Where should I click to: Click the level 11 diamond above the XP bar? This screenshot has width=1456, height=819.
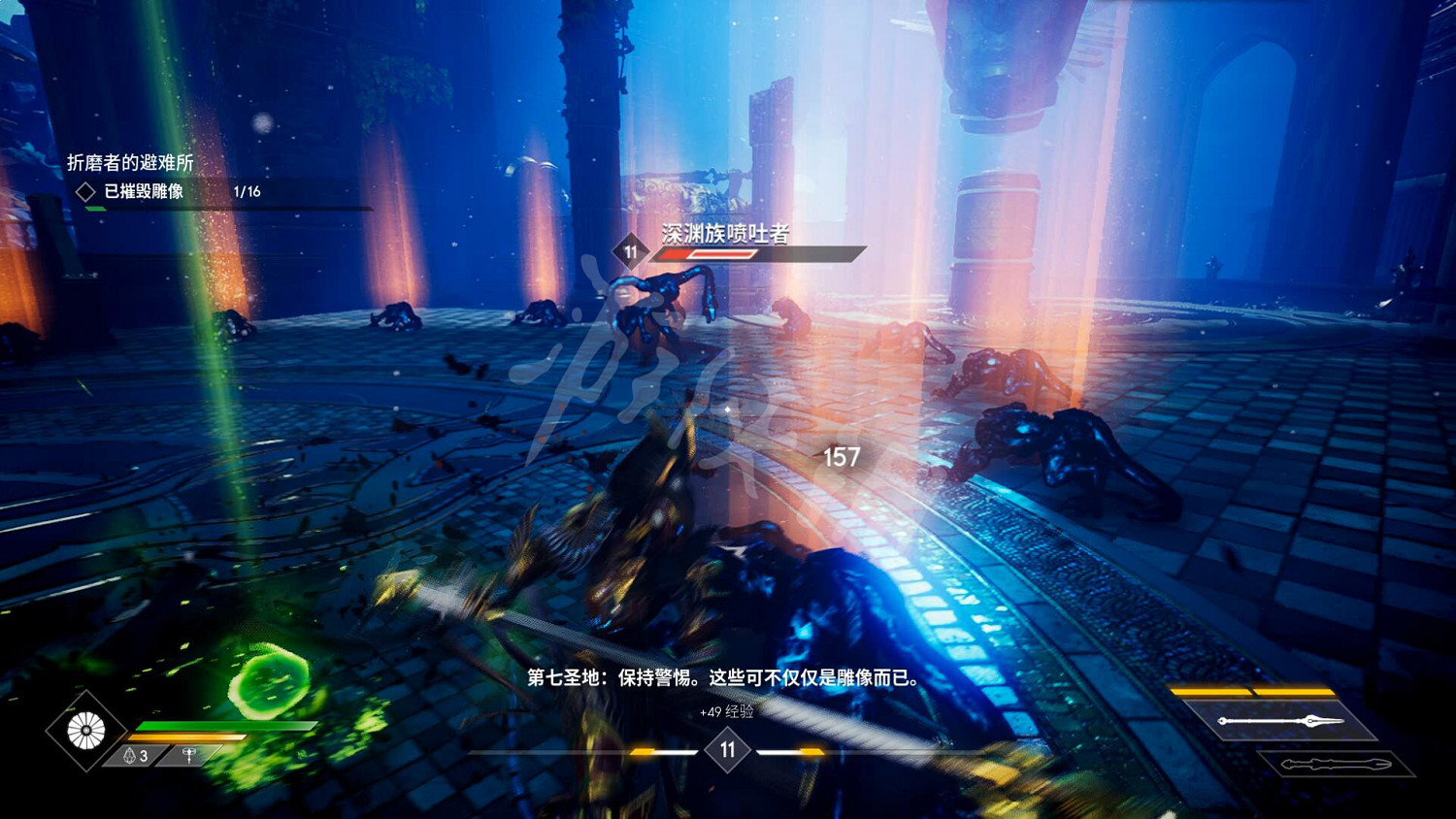(728, 748)
